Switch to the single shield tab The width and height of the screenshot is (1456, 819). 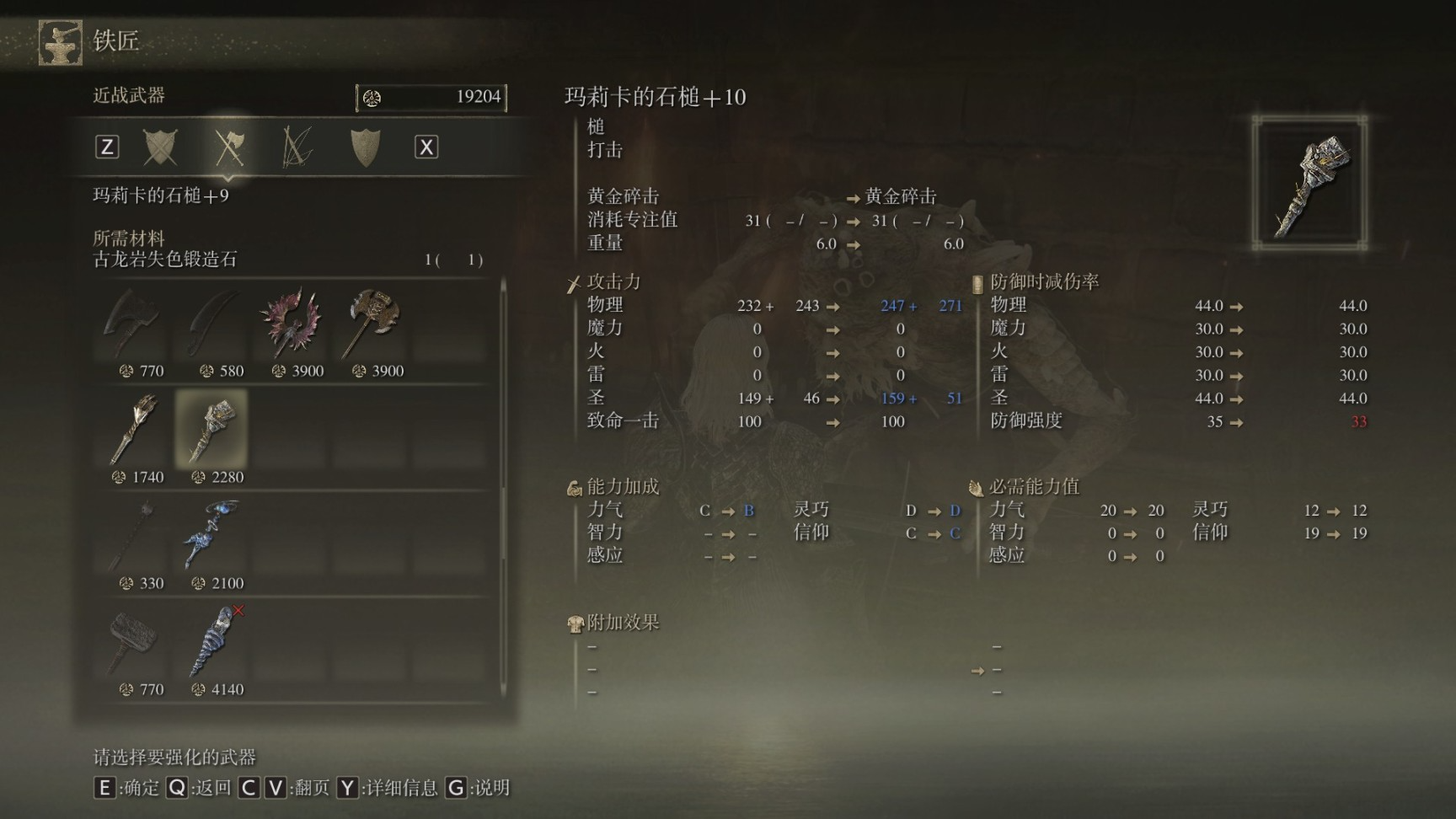coord(365,147)
